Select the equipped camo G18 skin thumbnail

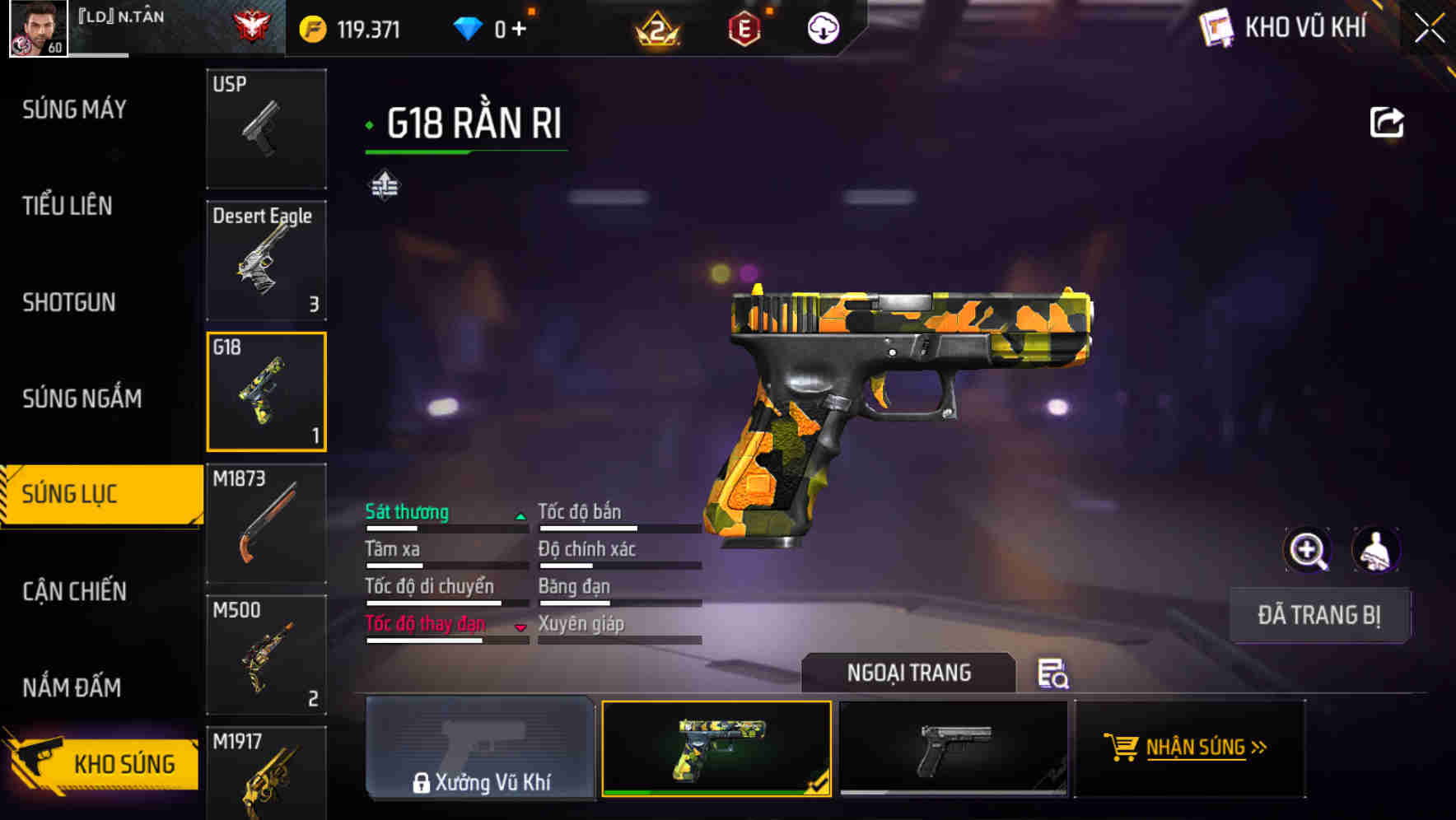click(x=717, y=748)
